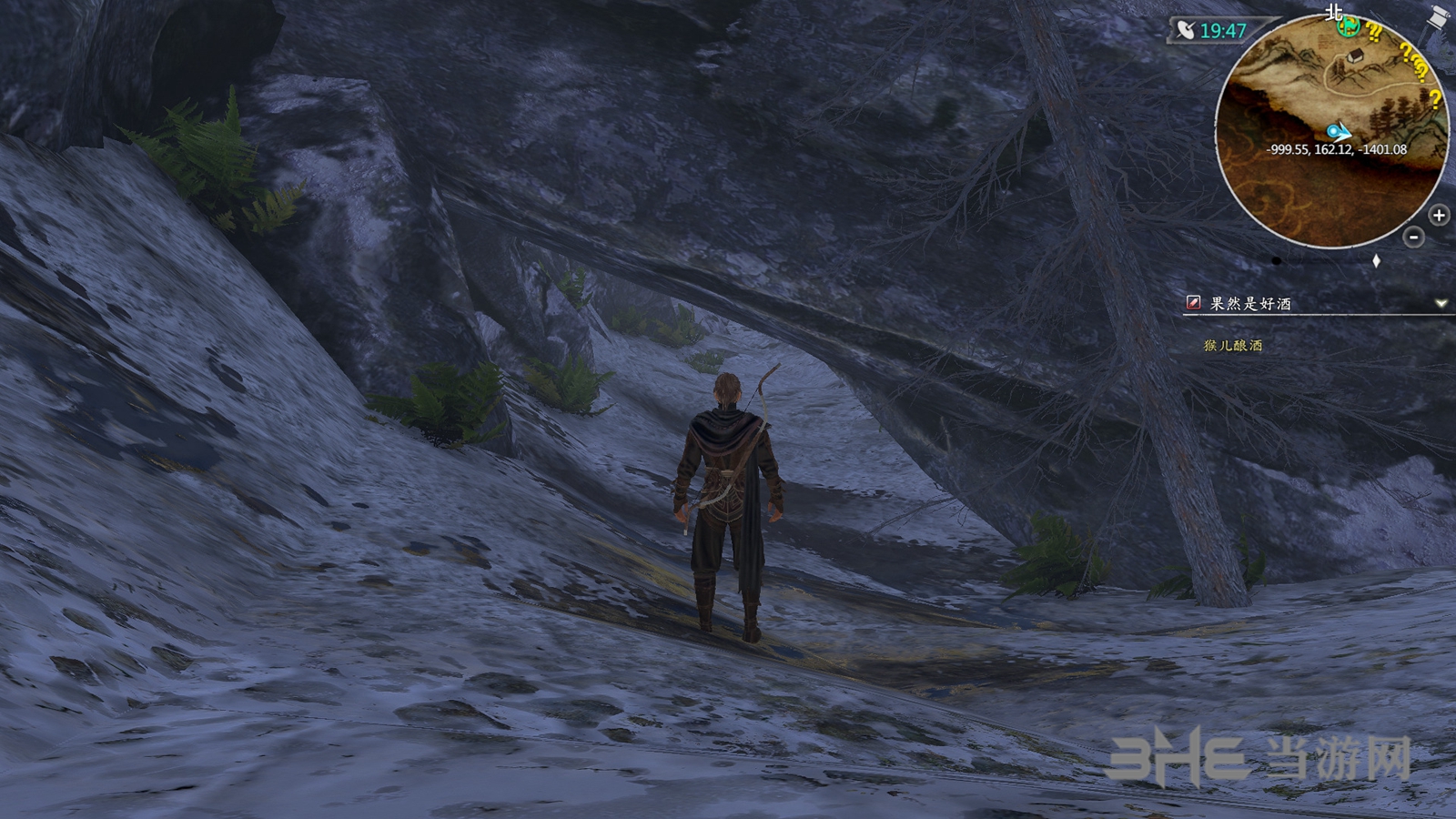
Task: Select the house marker on the minimap
Action: pyautogui.click(x=1357, y=56)
